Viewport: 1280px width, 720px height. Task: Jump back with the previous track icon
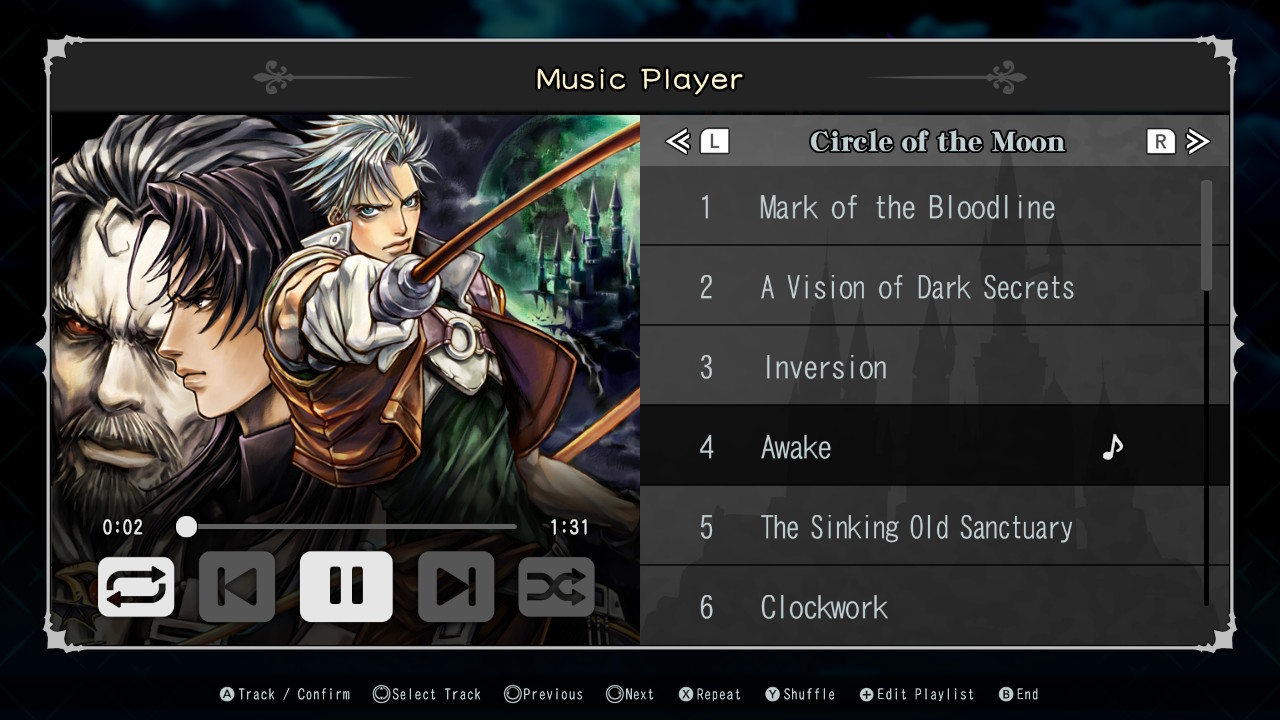click(236, 586)
